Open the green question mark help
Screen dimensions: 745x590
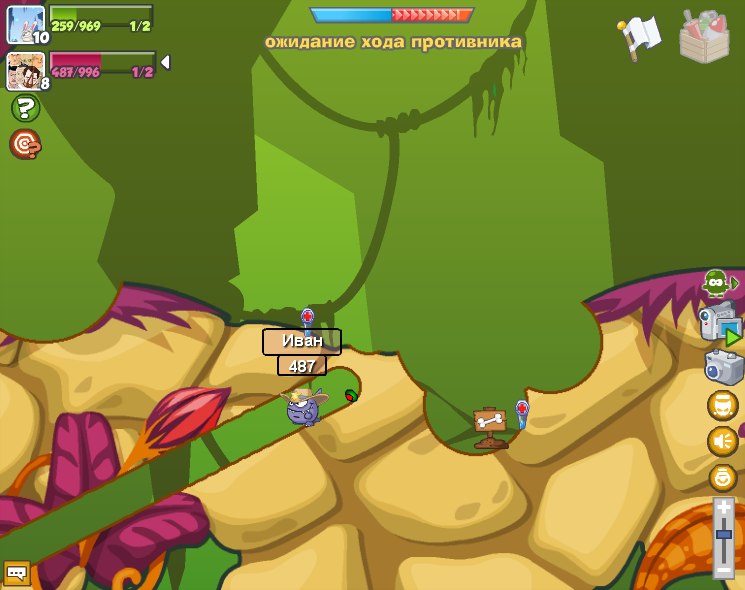click(25, 108)
